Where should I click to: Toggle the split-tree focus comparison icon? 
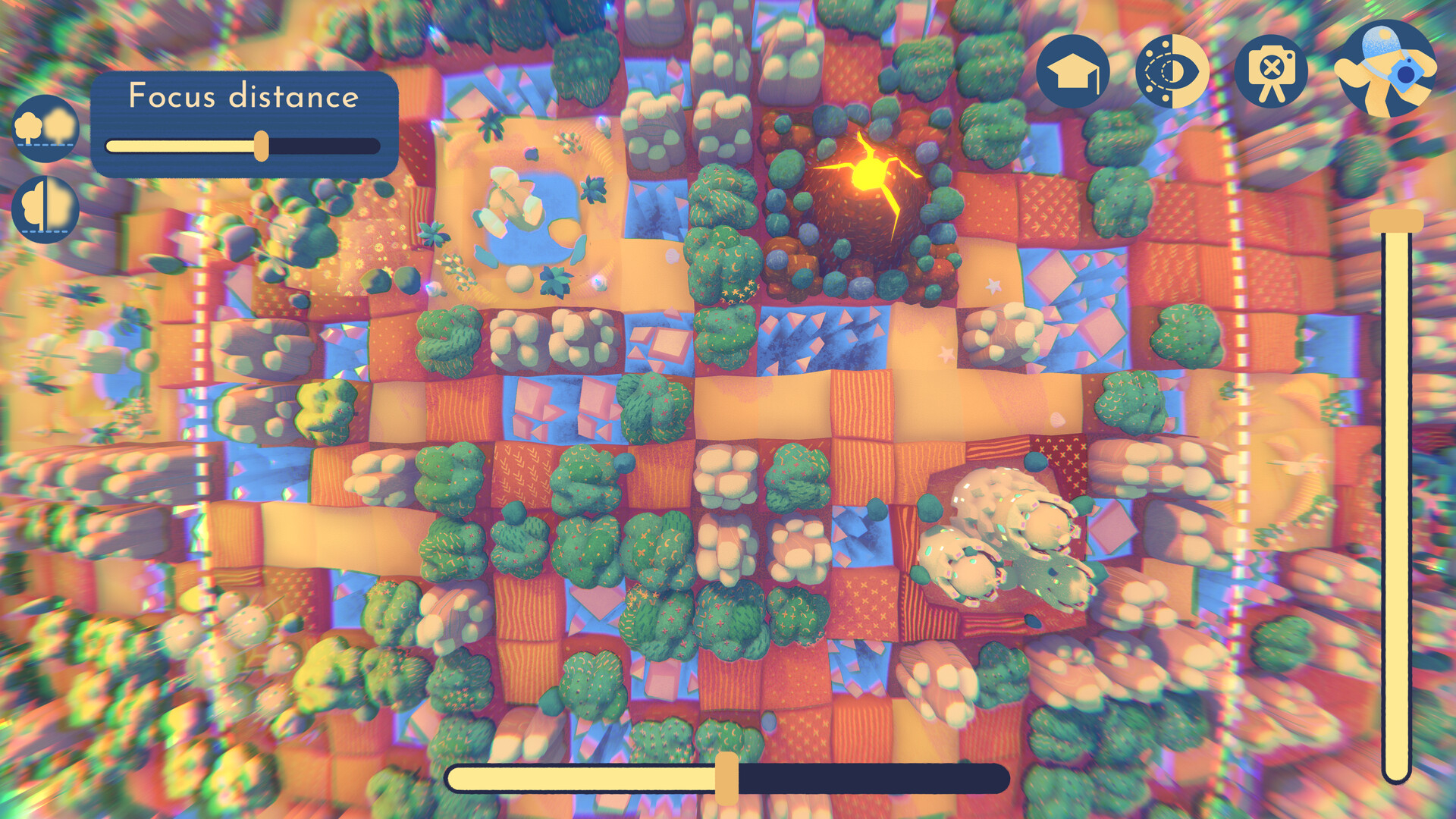point(45,206)
